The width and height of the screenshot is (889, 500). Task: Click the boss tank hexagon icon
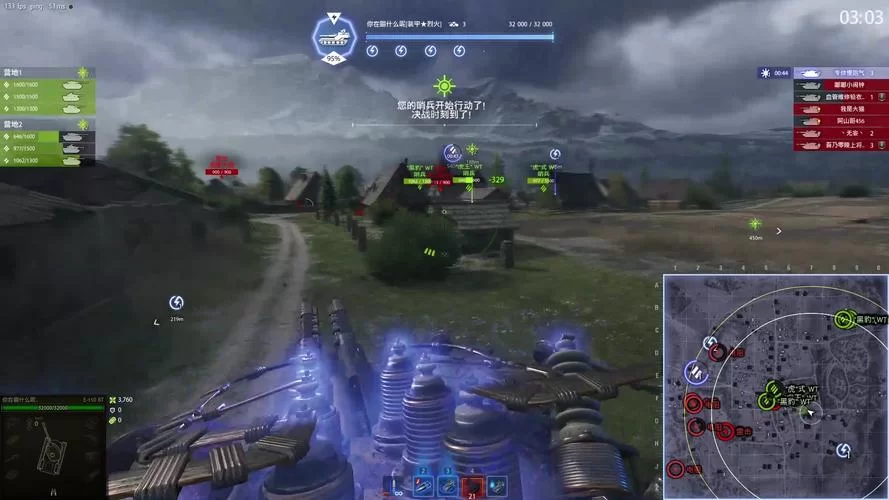click(333, 36)
